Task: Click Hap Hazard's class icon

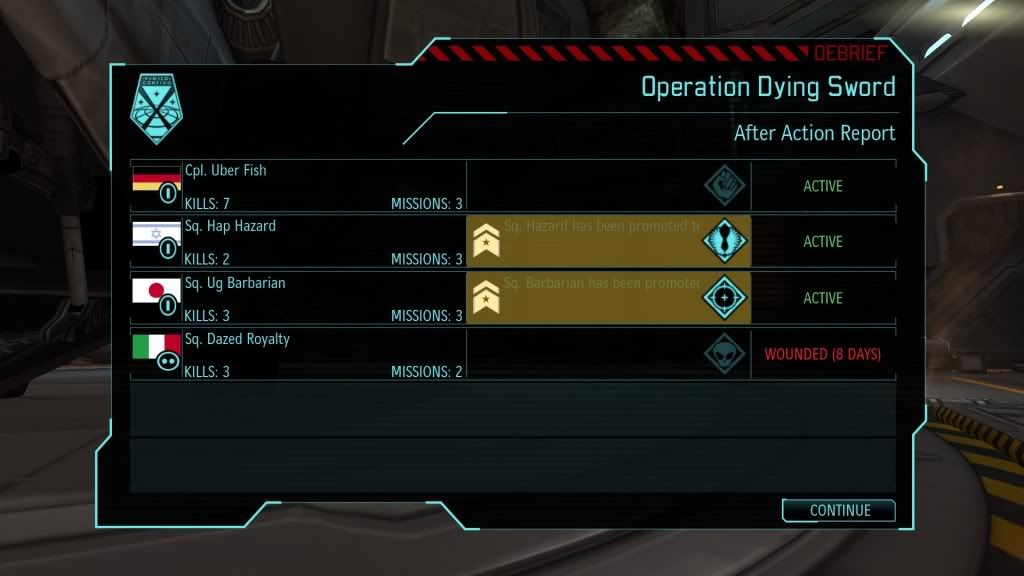Action: pyautogui.click(x=725, y=242)
